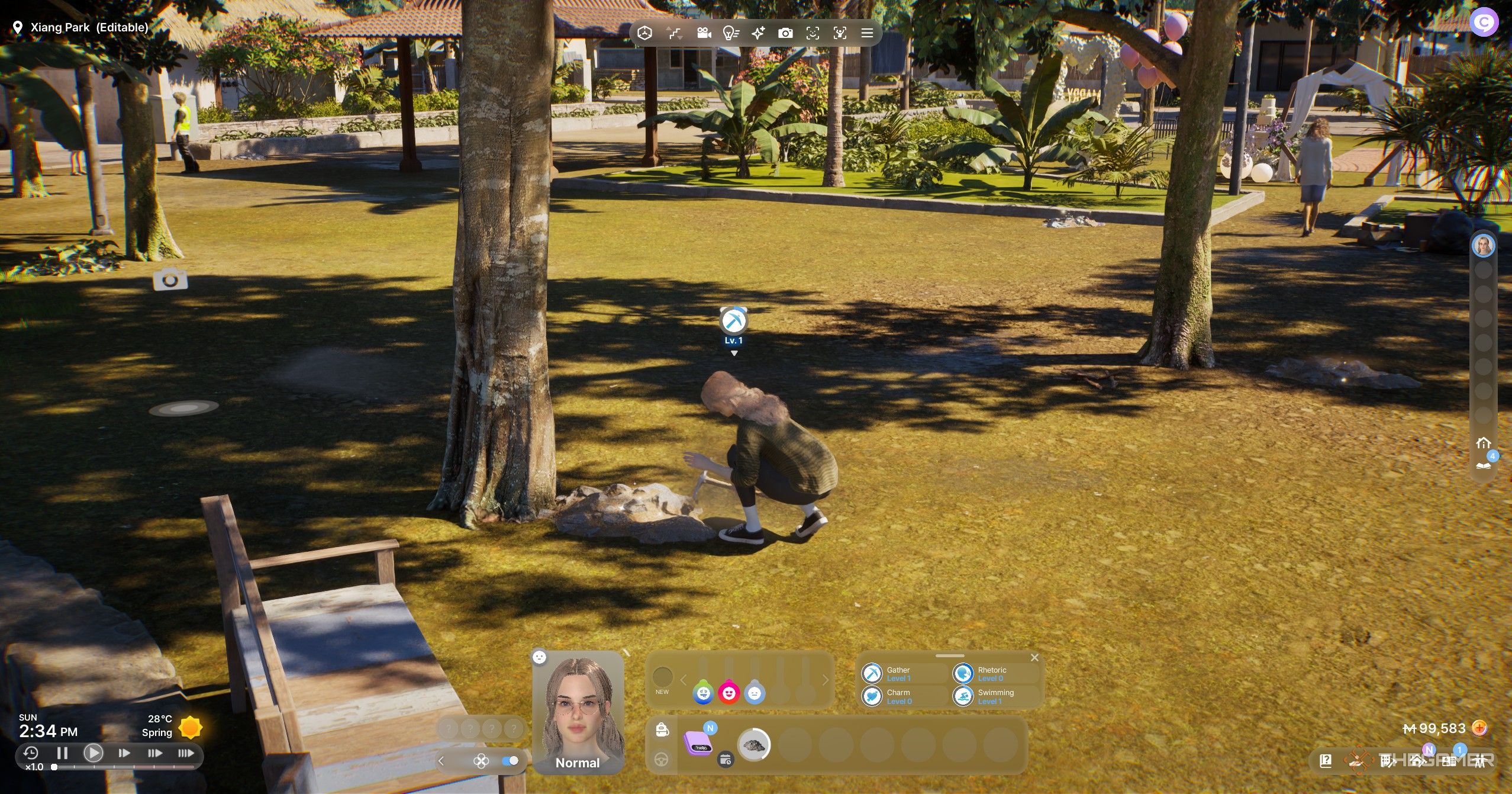Select the Swimming skill entry
Image resolution: width=1512 pixels, height=794 pixels.
click(994, 696)
